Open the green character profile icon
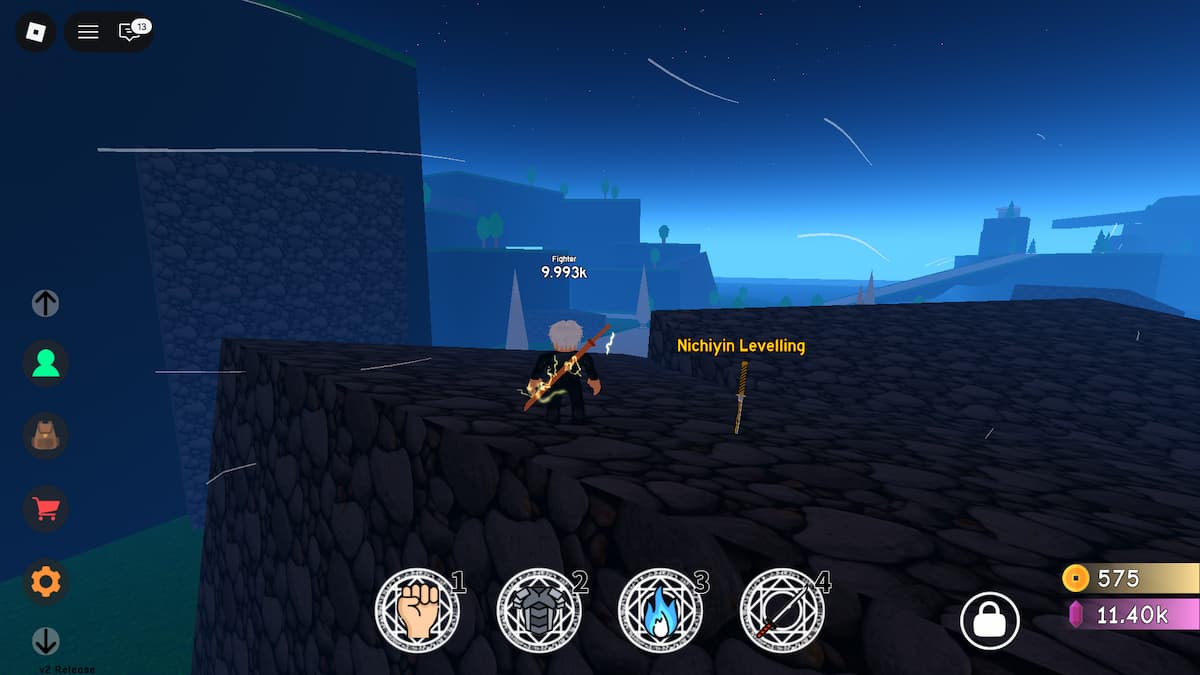Image resolution: width=1200 pixels, height=675 pixels. tap(46, 364)
